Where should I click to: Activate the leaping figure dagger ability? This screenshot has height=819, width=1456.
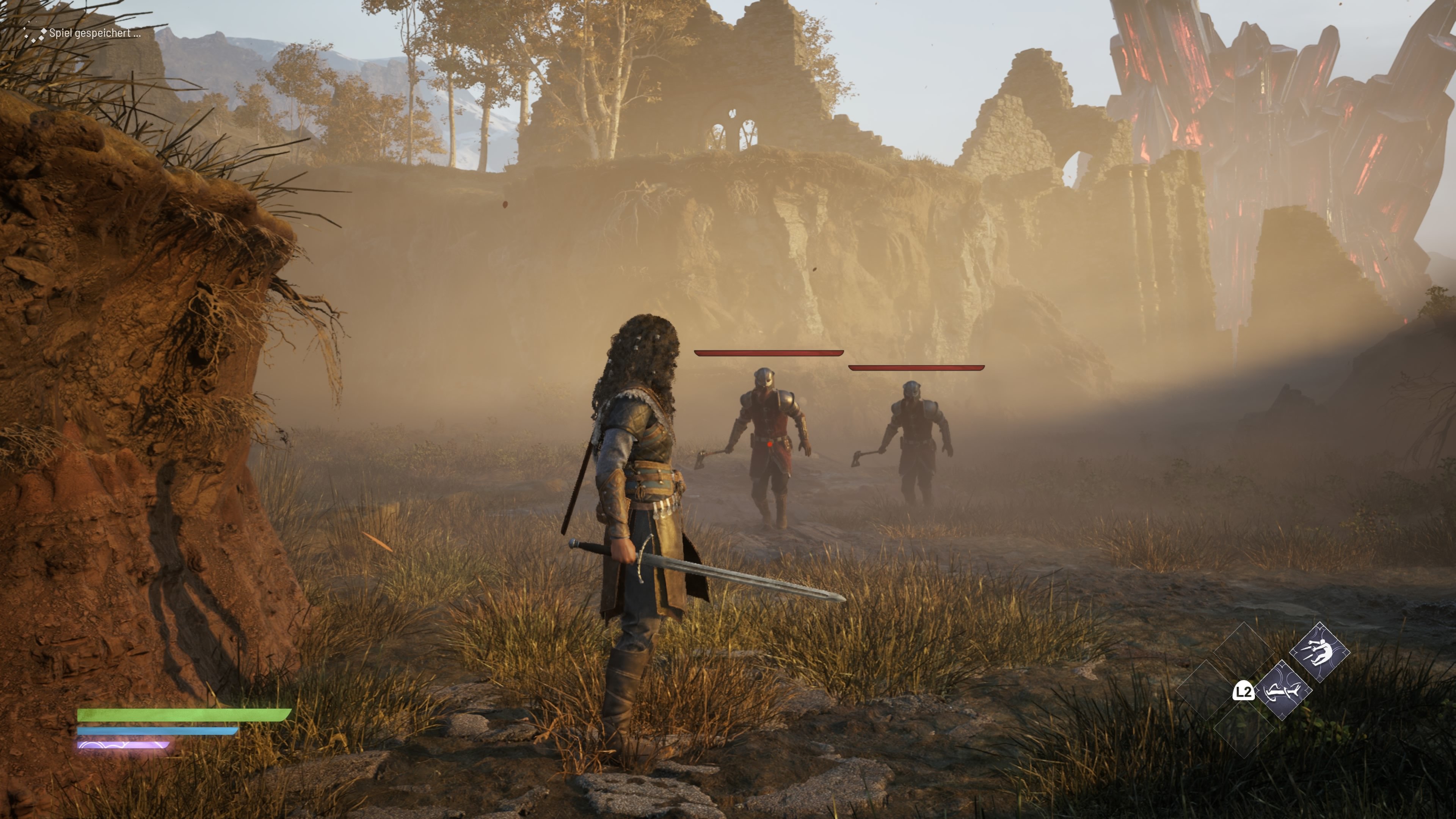click(x=1319, y=652)
